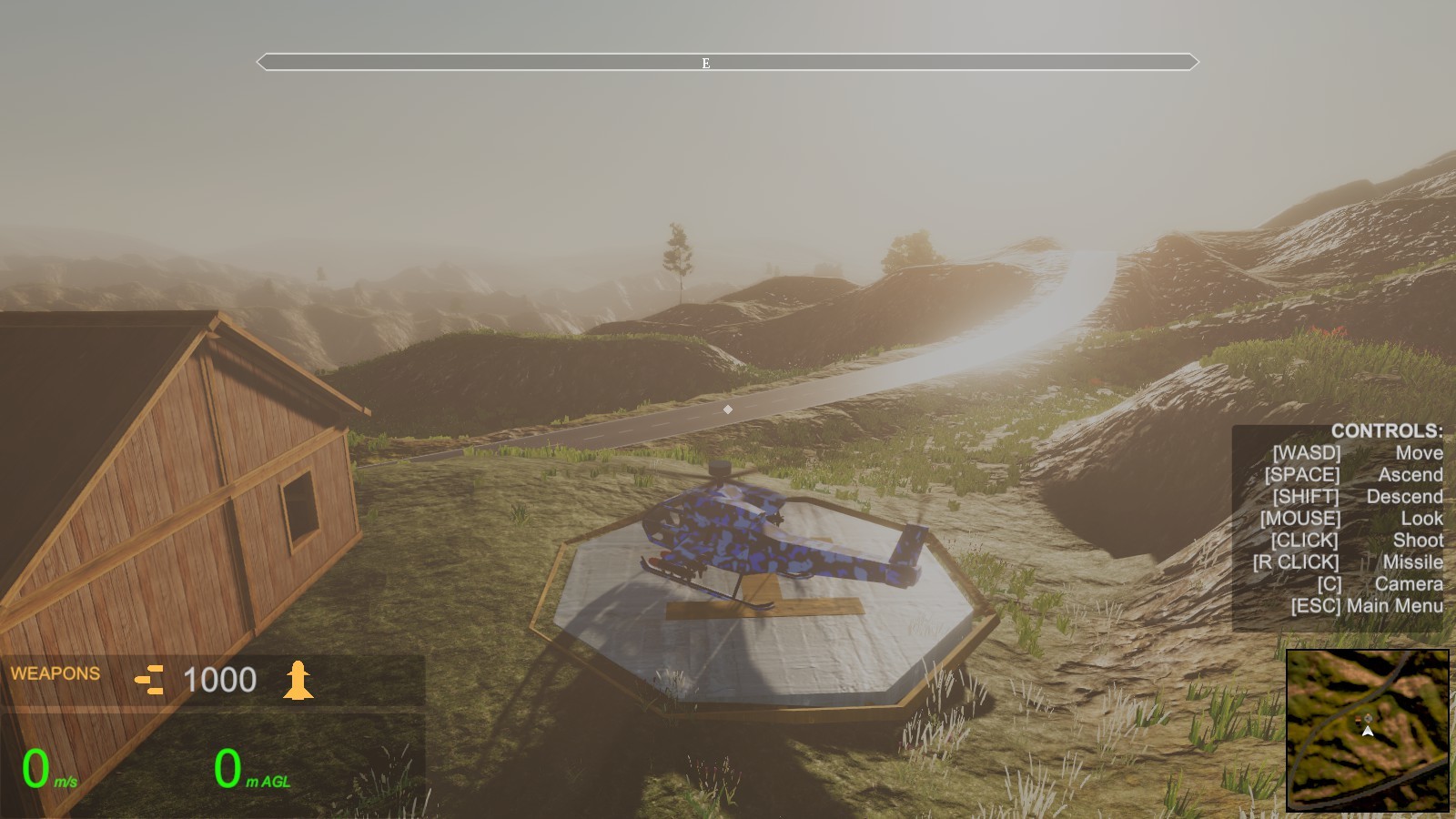Expand the CONTROLS panel header

click(x=1387, y=432)
